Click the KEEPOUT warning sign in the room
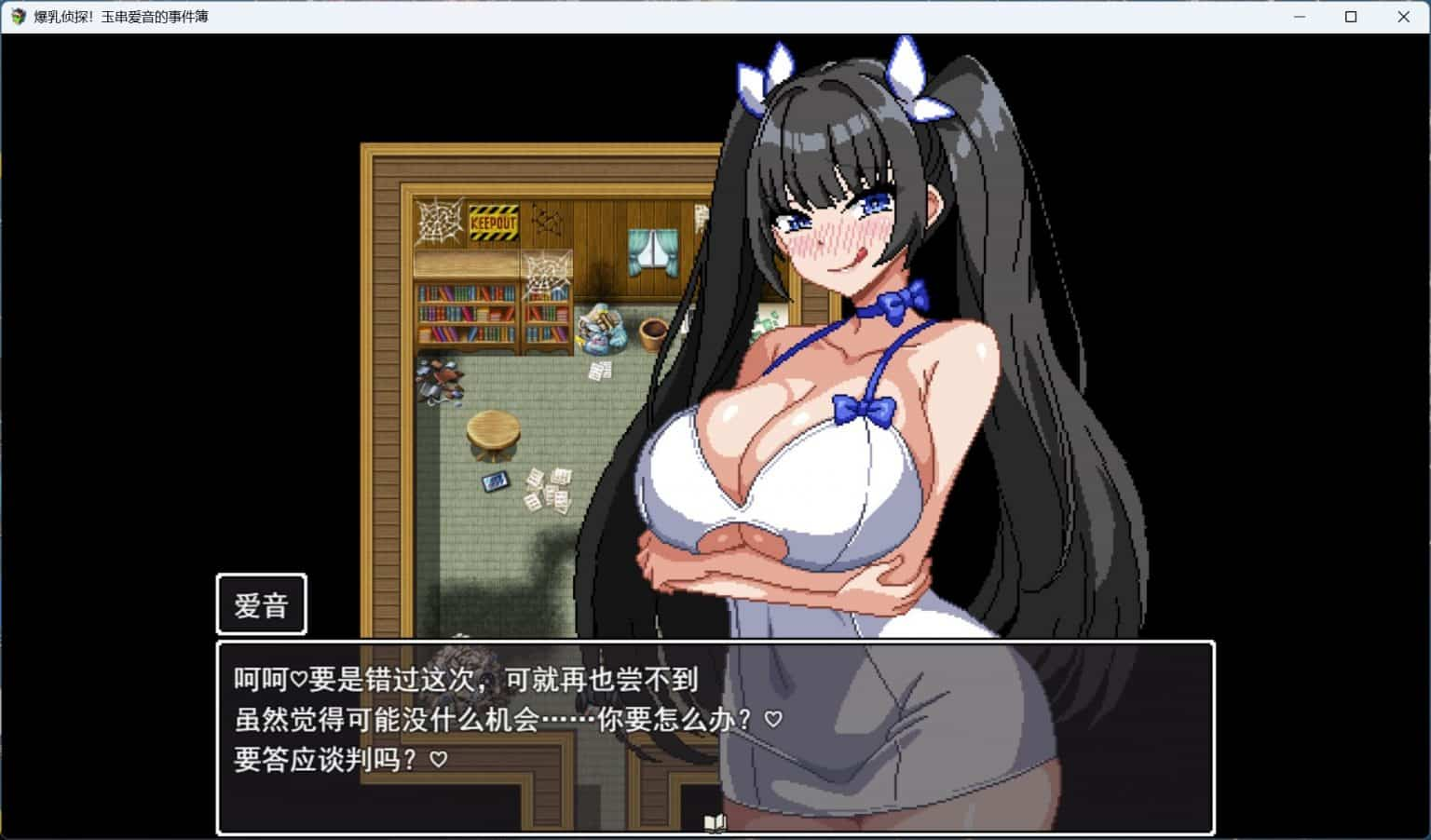The width and height of the screenshot is (1431, 840). pos(493,222)
